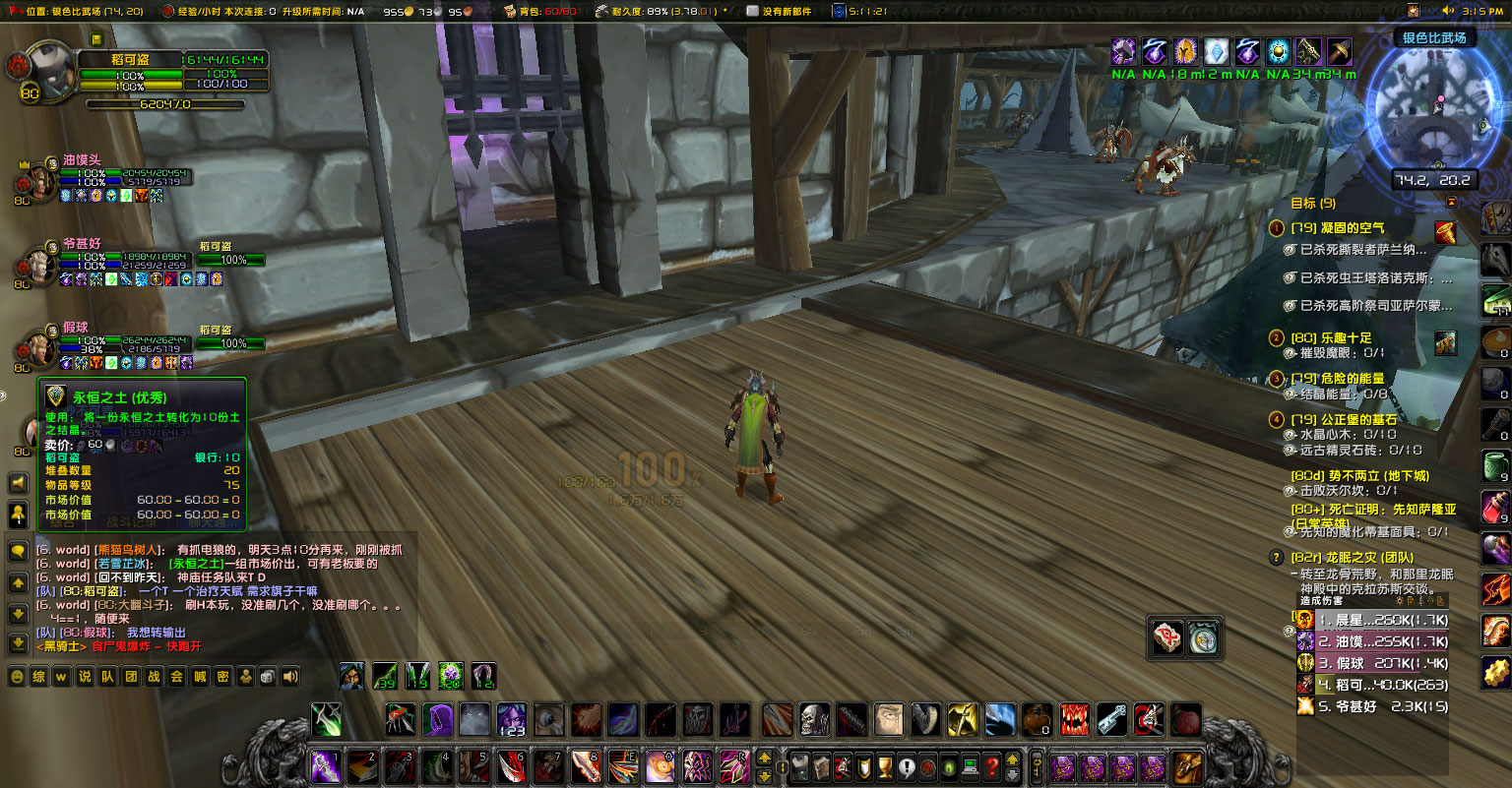Viewport: 1512px width, 788px height.
Task: Open the achievements trophy icon in micro menu
Action: (884, 767)
